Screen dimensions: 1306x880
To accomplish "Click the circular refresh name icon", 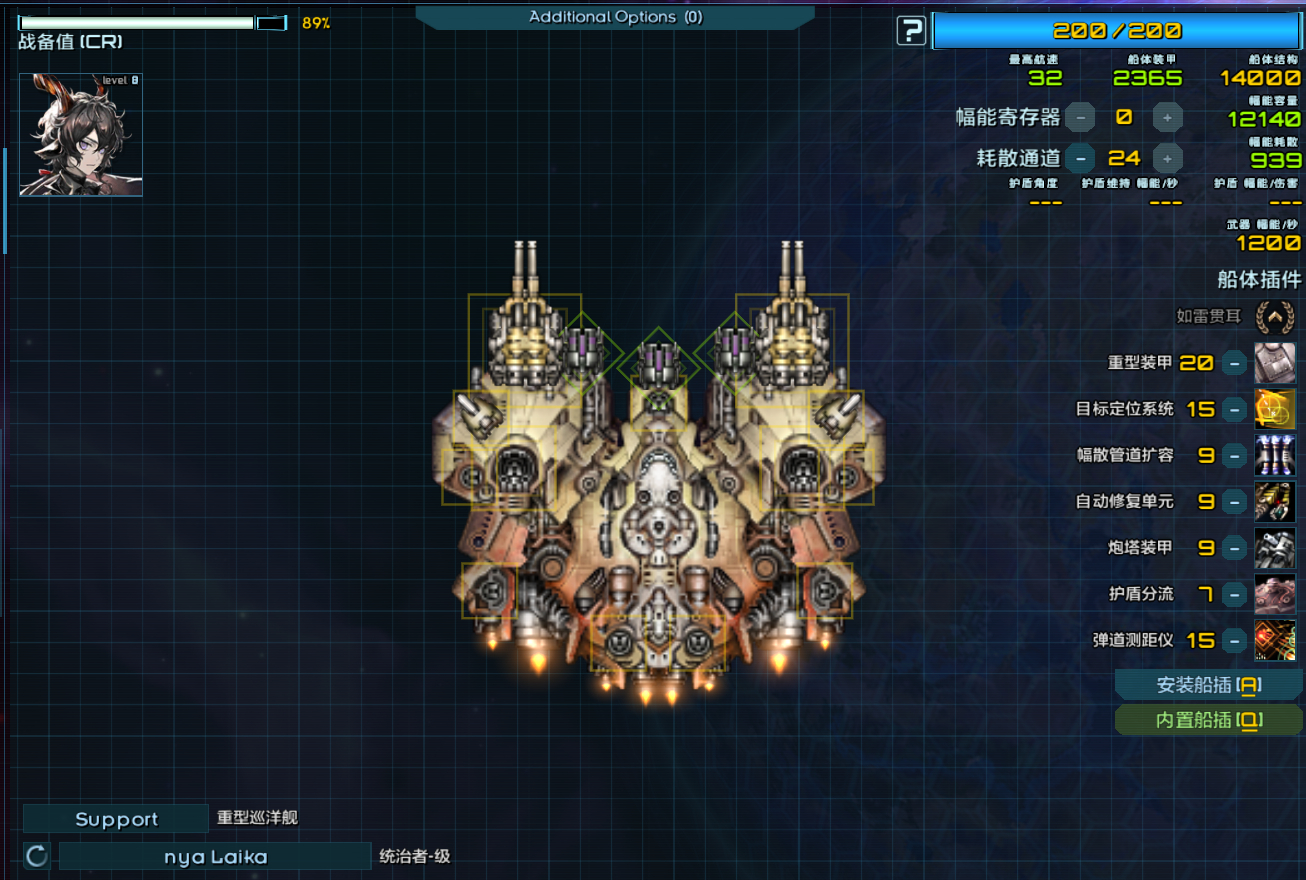I will point(37,856).
